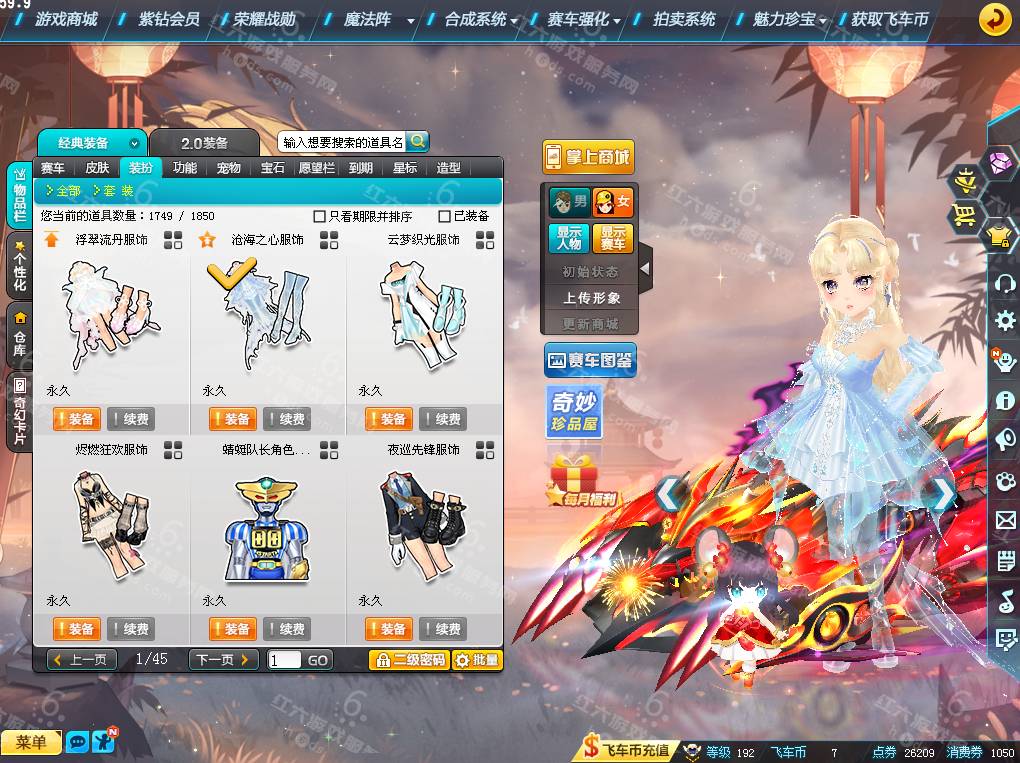Open the 菜单 menu button

click(x=31, y=742)
